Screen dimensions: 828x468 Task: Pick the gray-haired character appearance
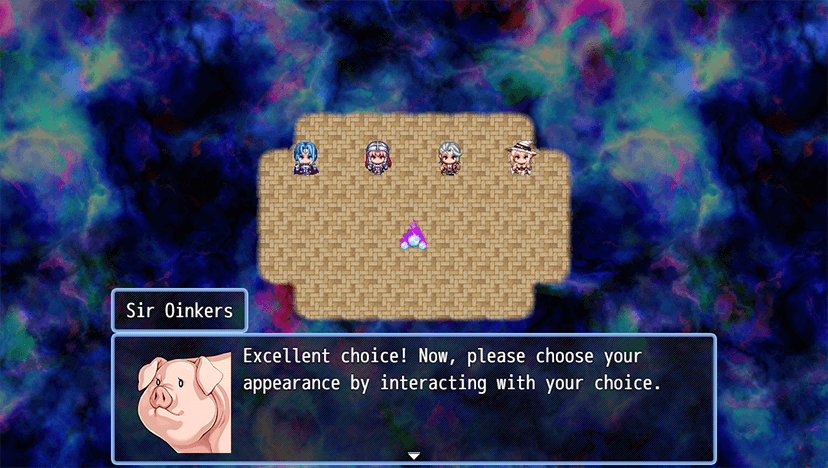pos(449,158)
